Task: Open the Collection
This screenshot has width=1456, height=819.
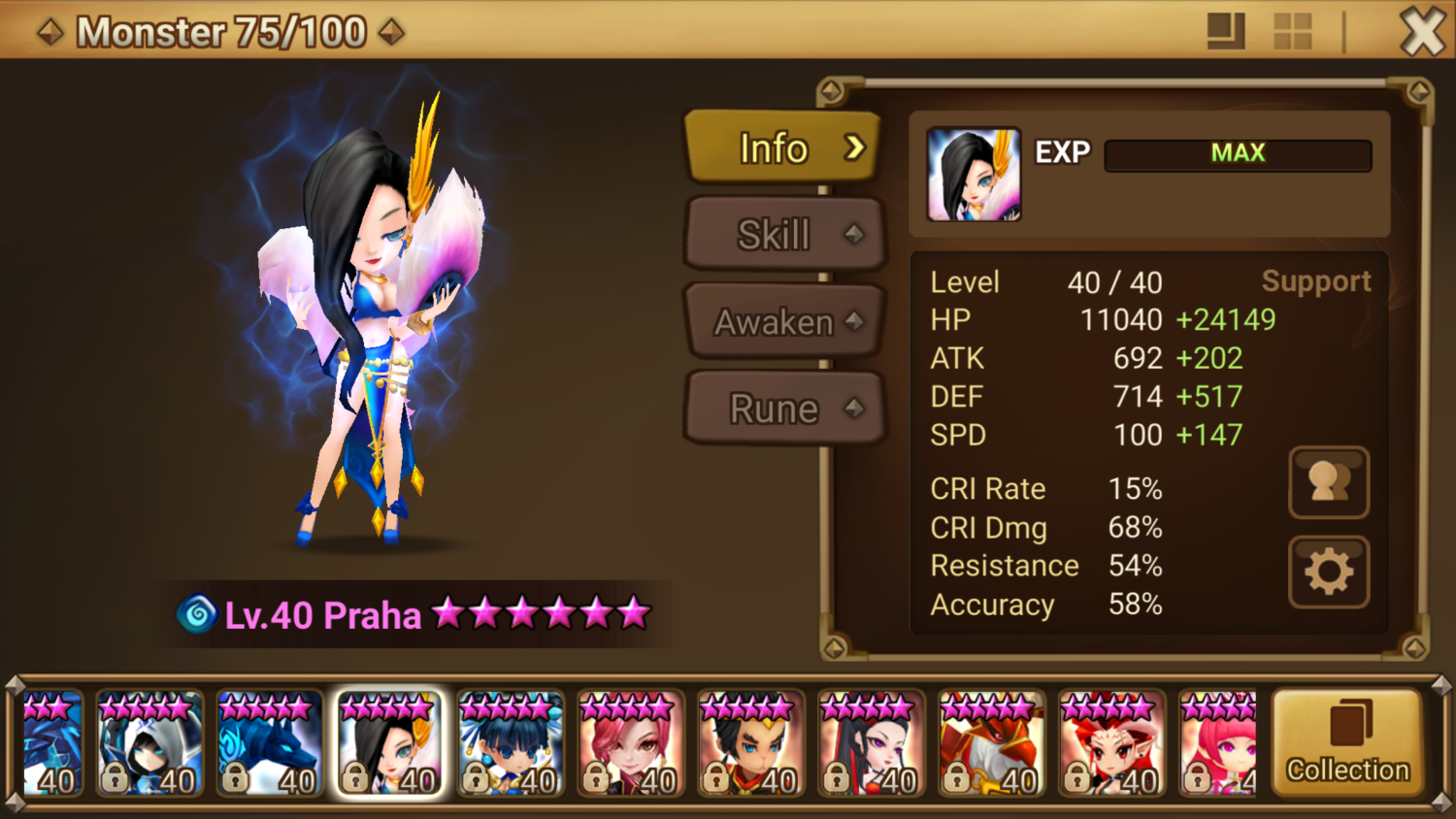Action: click(1347, 743)
